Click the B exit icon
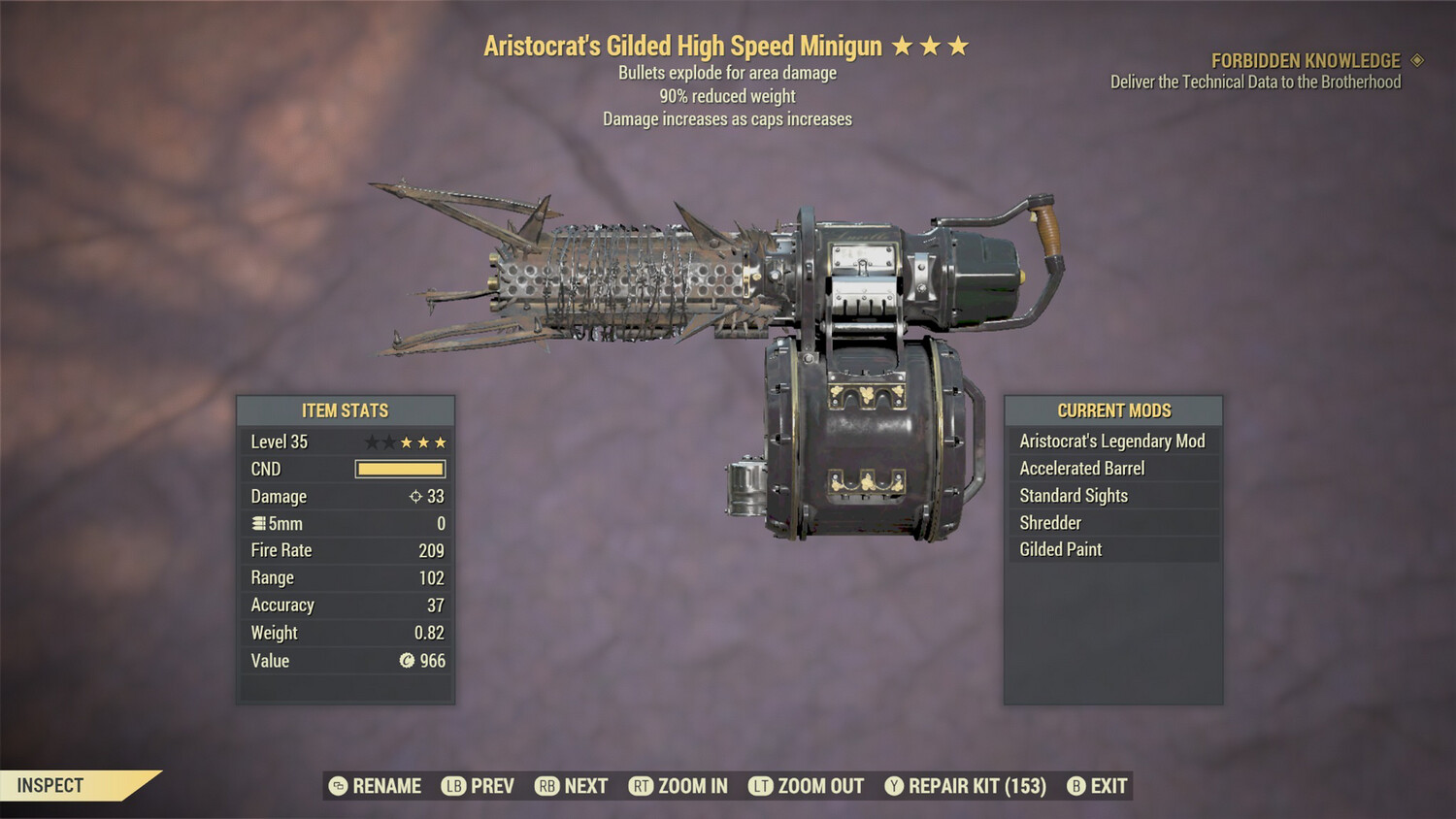This screenshot has width=1456, height=819. pos(1075,786)
